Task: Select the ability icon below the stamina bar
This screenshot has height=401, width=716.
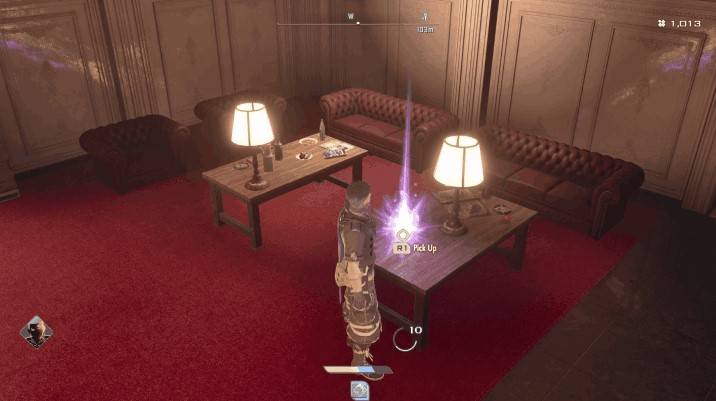Action: 358,389
